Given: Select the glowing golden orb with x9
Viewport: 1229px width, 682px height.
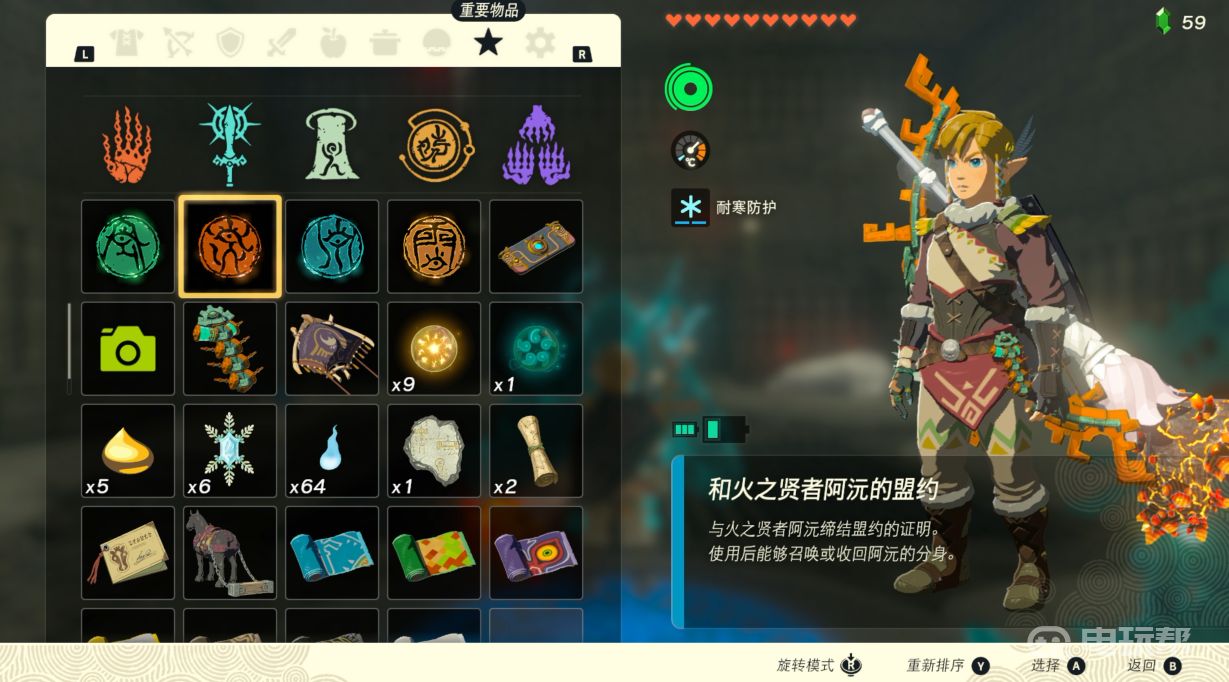Looking at the screenshot, I should [434, 349].
